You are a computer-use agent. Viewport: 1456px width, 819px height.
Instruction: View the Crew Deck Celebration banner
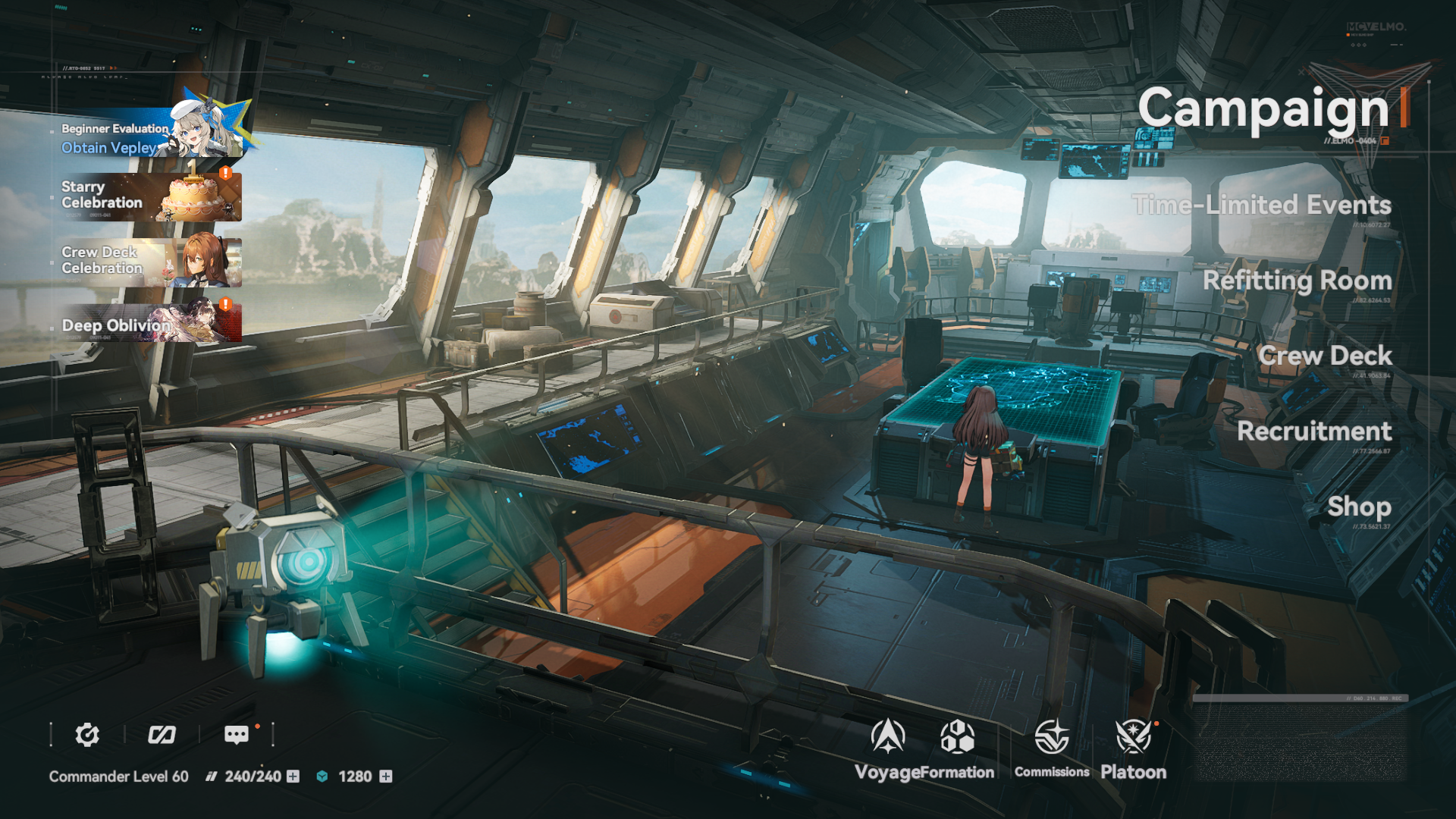click(x=150, y=262)
